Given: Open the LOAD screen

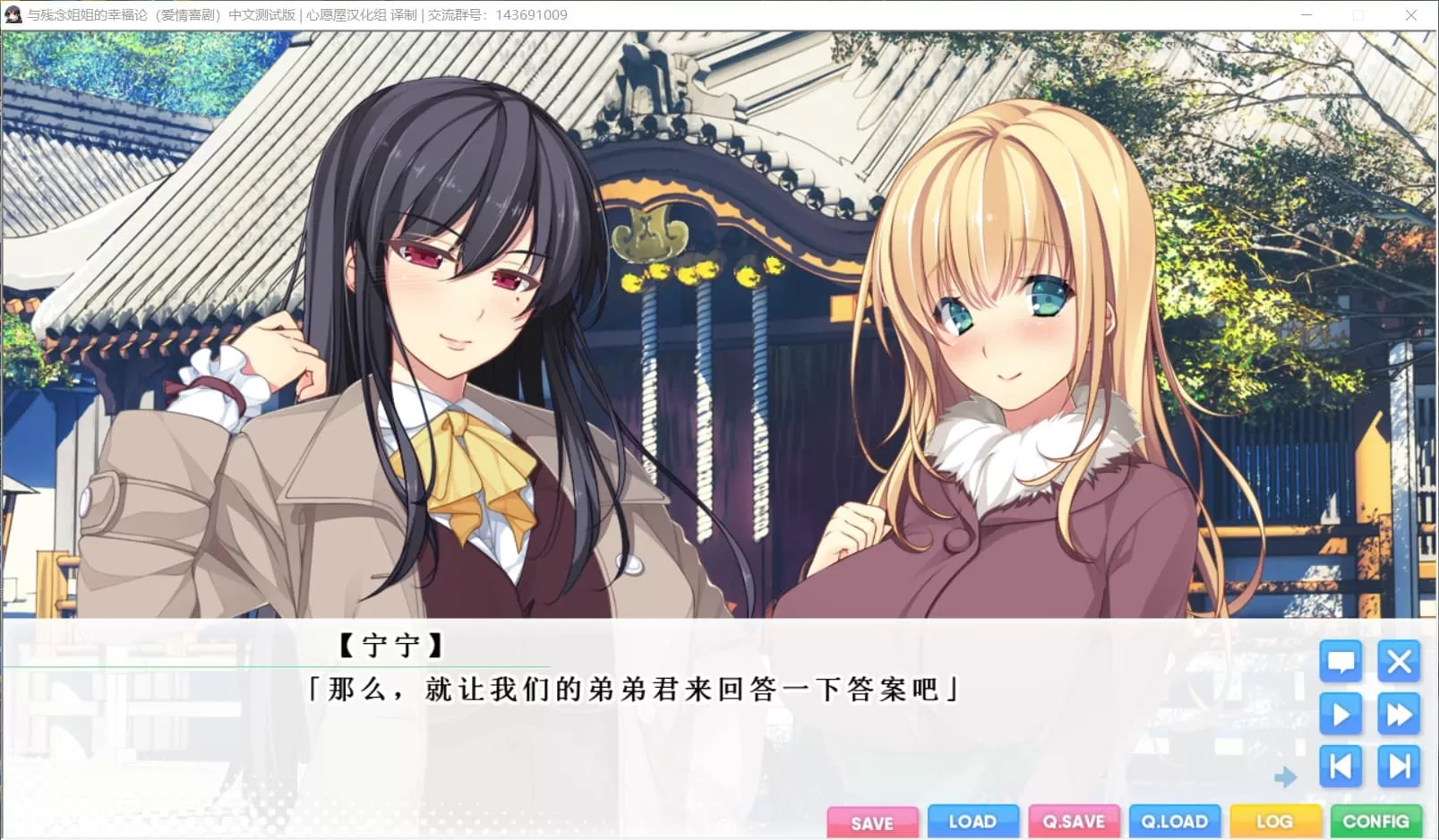Looking at the screenshot, I should pos(973,821).
